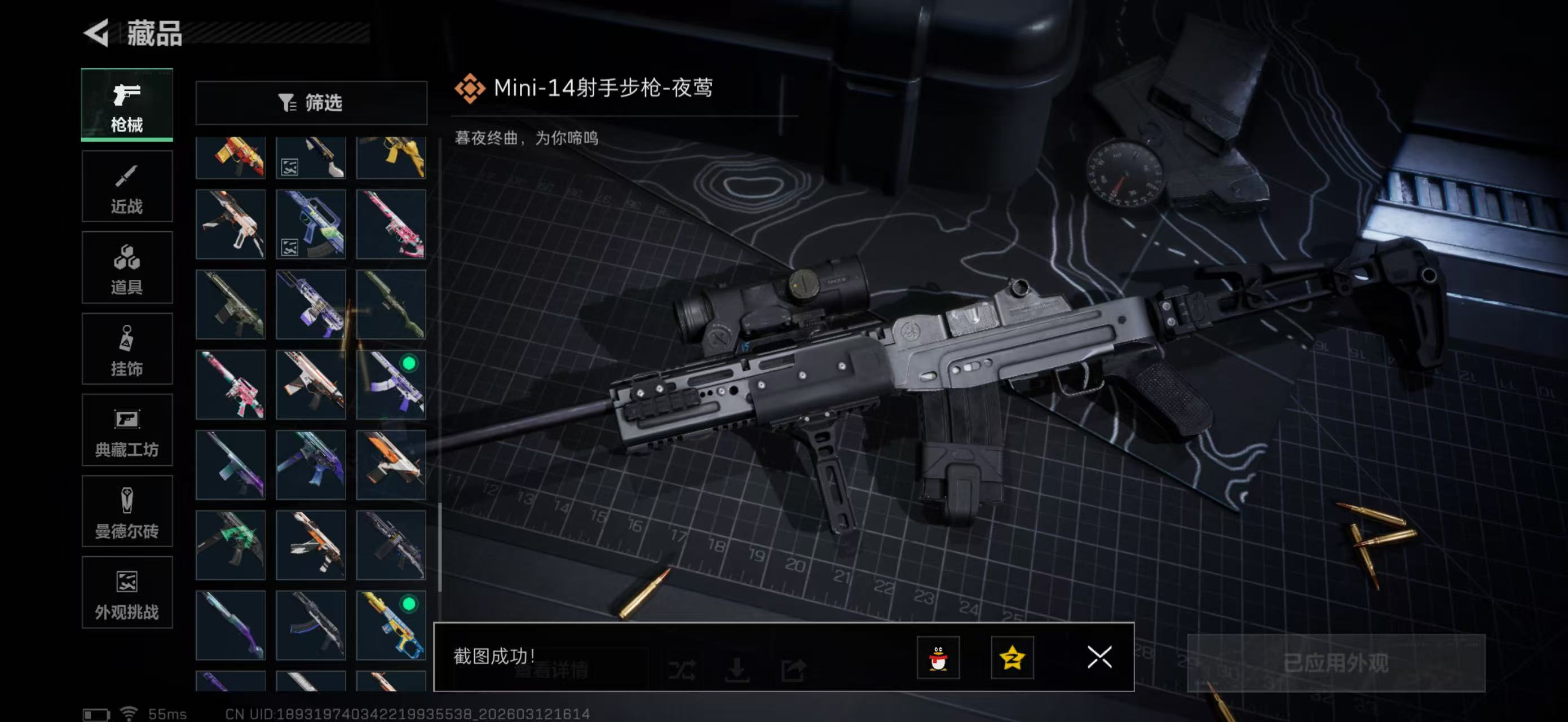Open the 筛选 filter options

(311, 103)
